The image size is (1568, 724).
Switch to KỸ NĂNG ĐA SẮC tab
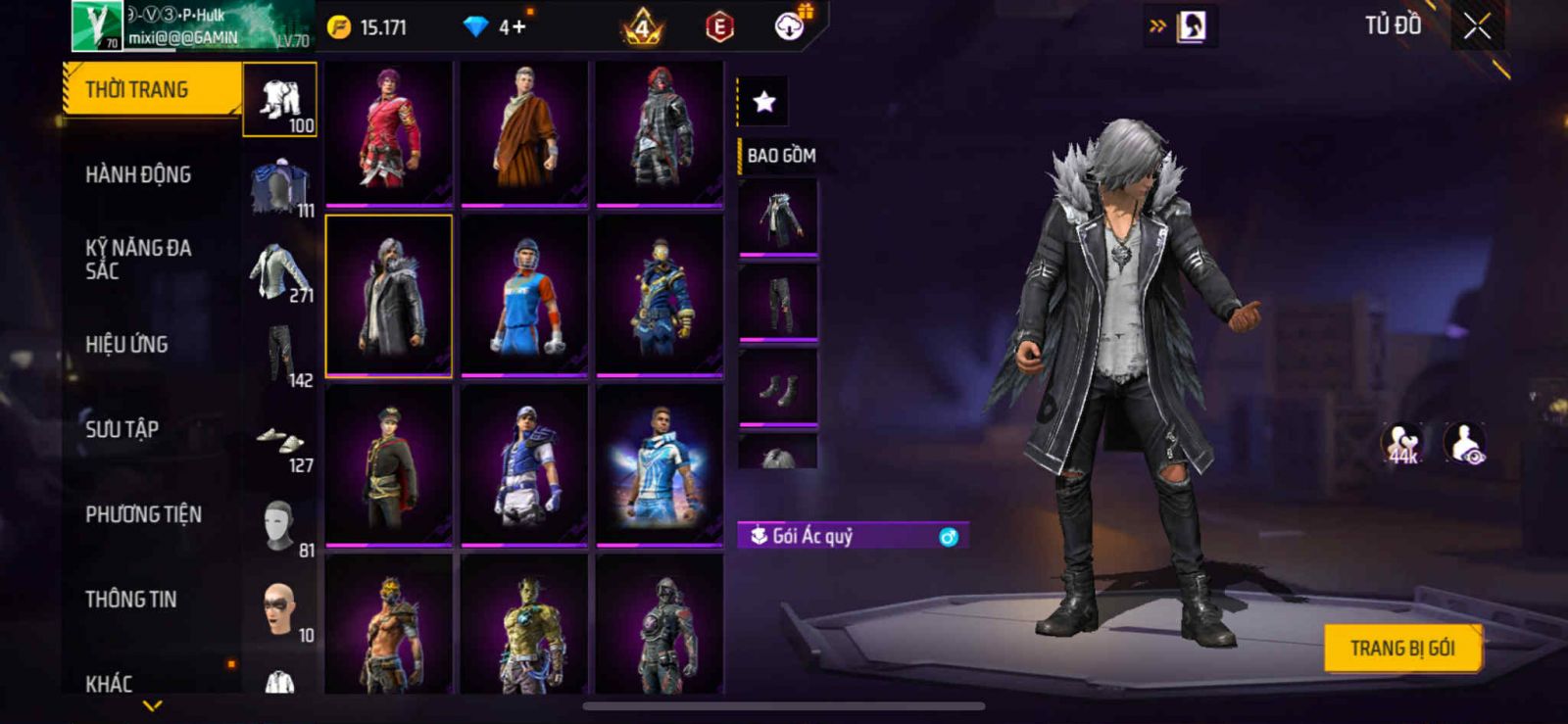pyautogui.click(x=138, y=260)
